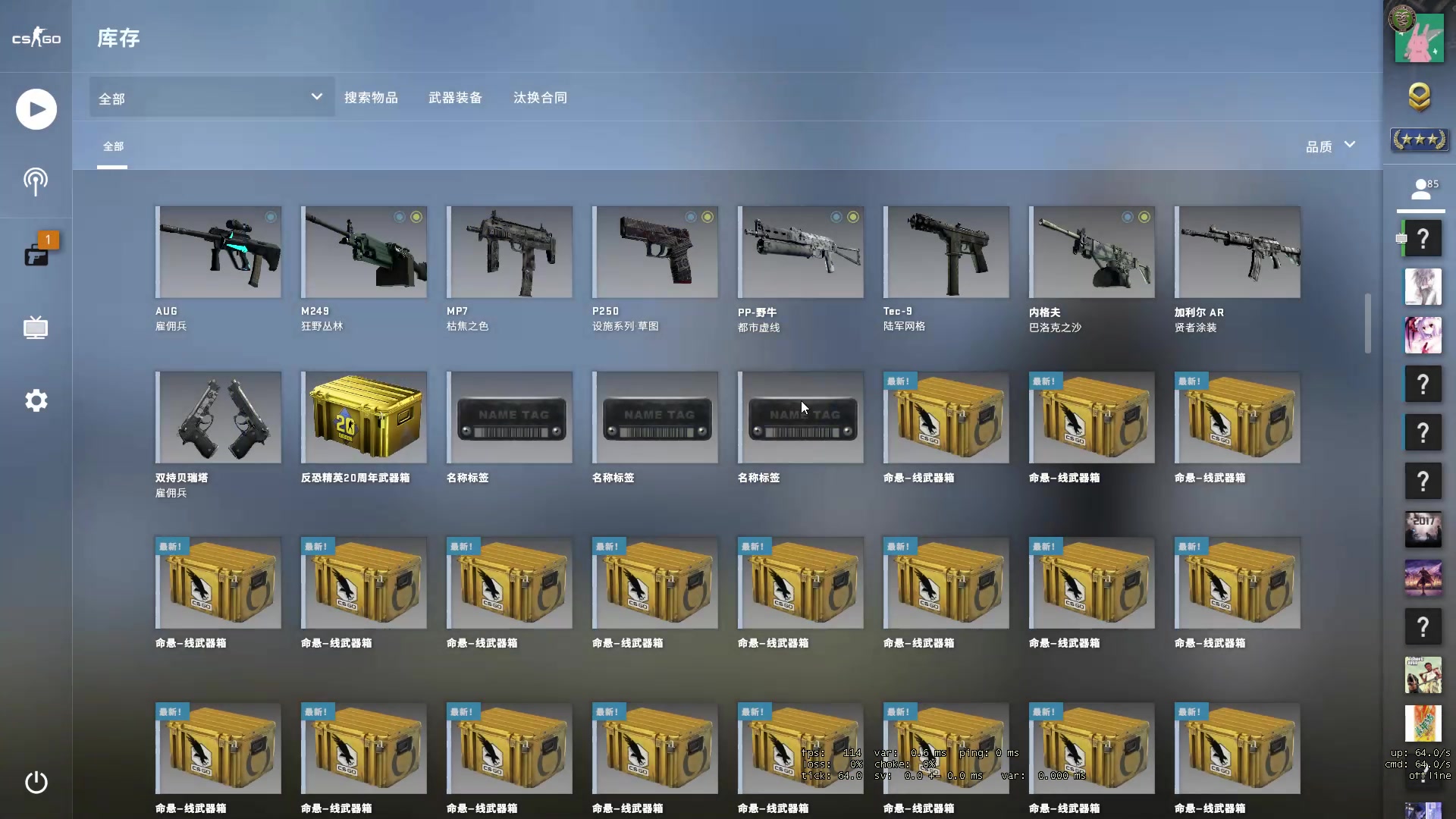Open the 汰换合同 trade-up contract tab
Screen dimensions: 1456x819
click(x=540, y=97)
